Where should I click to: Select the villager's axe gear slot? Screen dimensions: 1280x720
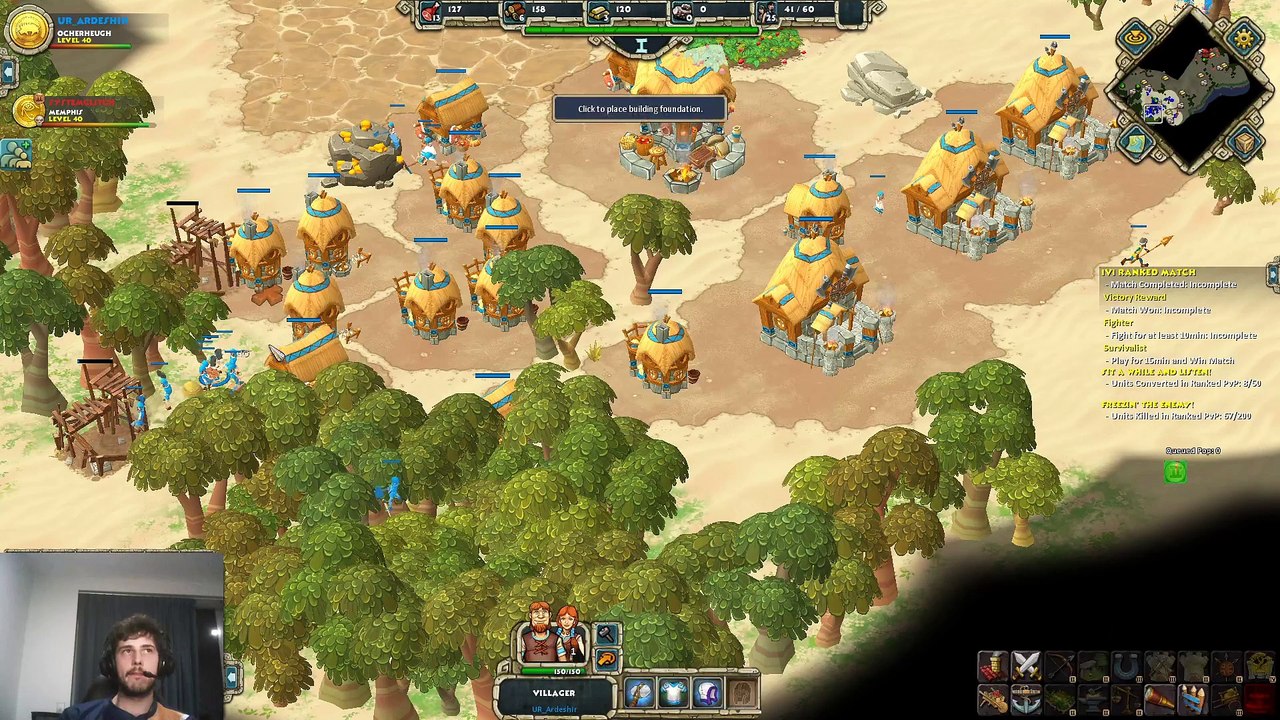[x=639, y=692]
